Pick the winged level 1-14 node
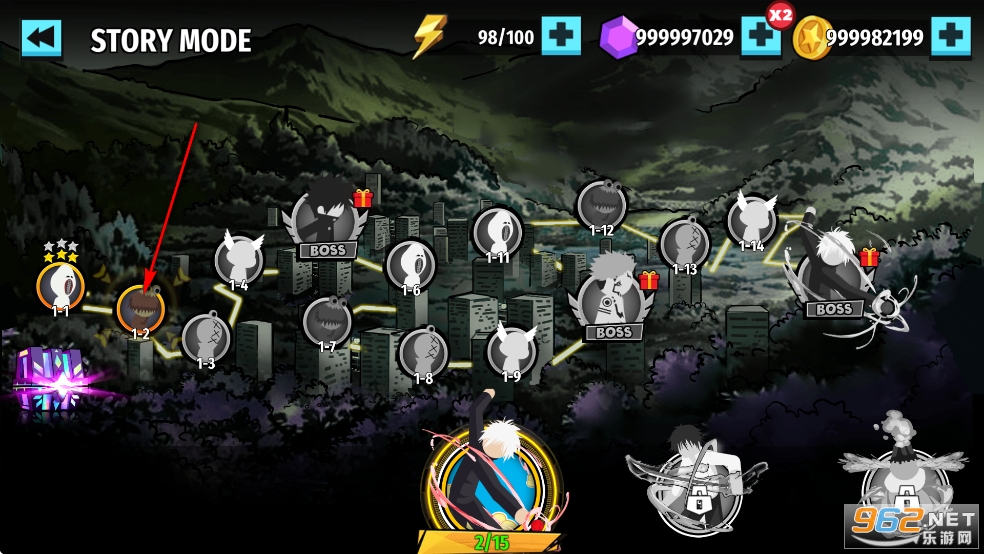The height and width of the screenshot is (554, 984). 751,220
